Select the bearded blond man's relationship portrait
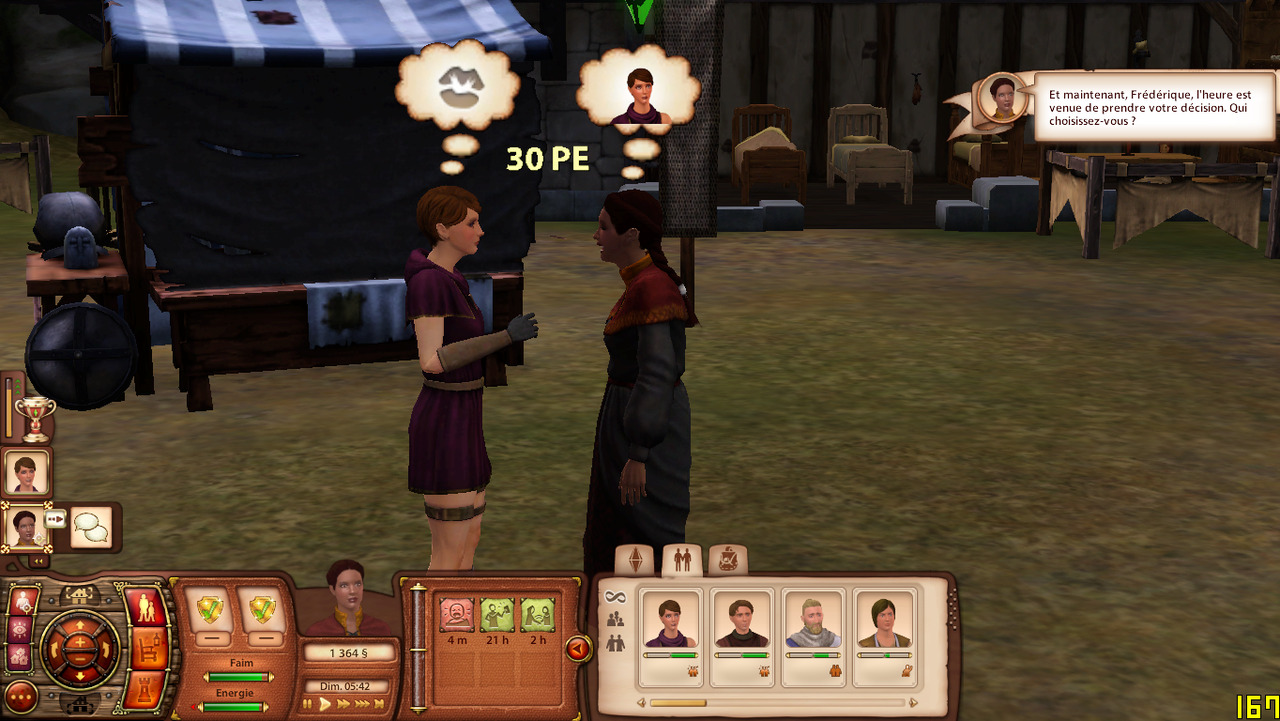Viewport: 1280px width, 721px height. (x=813, y=621)
